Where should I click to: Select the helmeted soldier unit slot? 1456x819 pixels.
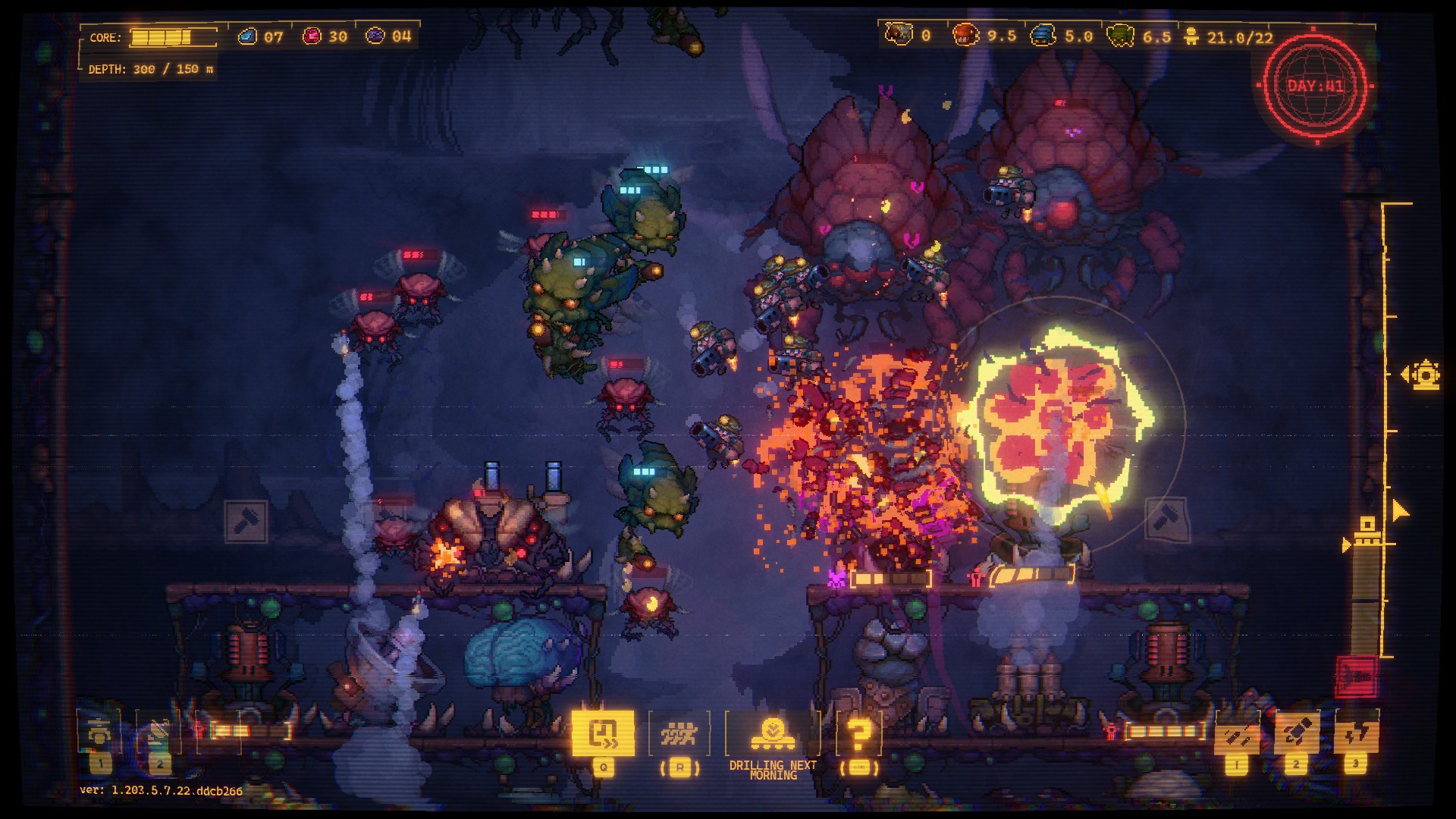100,733
